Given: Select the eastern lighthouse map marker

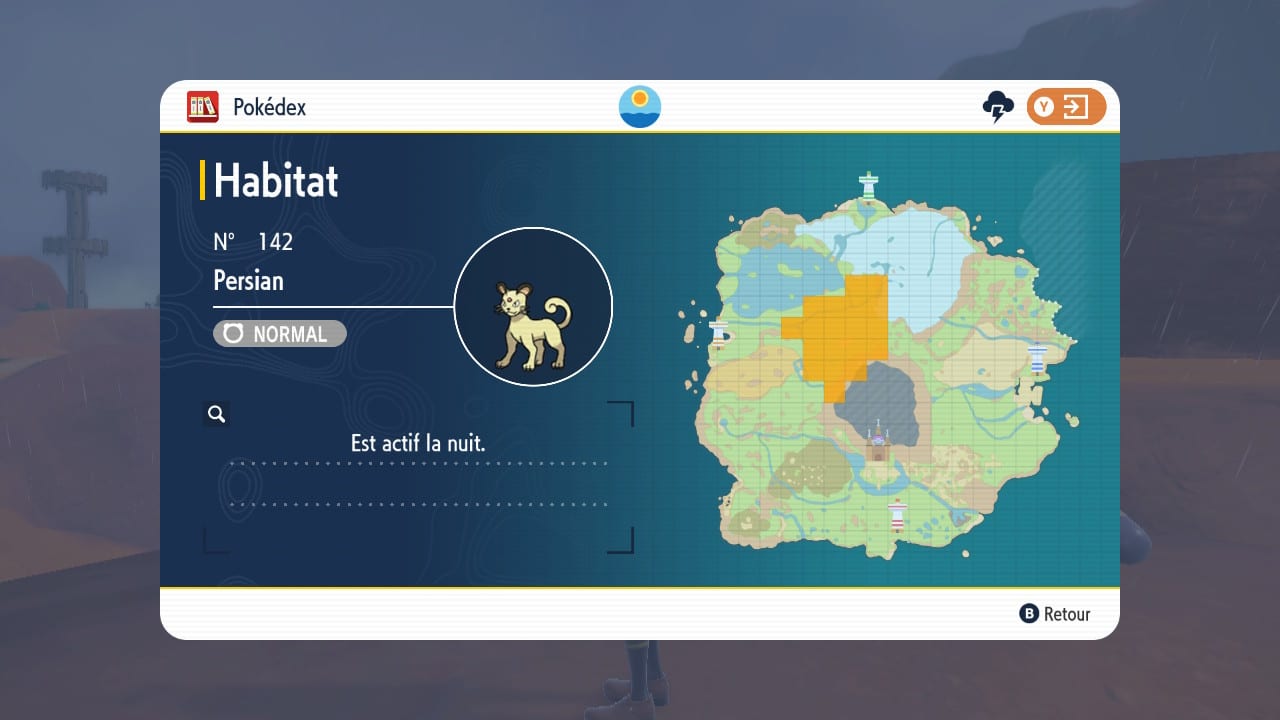Looking at the screenshot, I should (1038, 357).
